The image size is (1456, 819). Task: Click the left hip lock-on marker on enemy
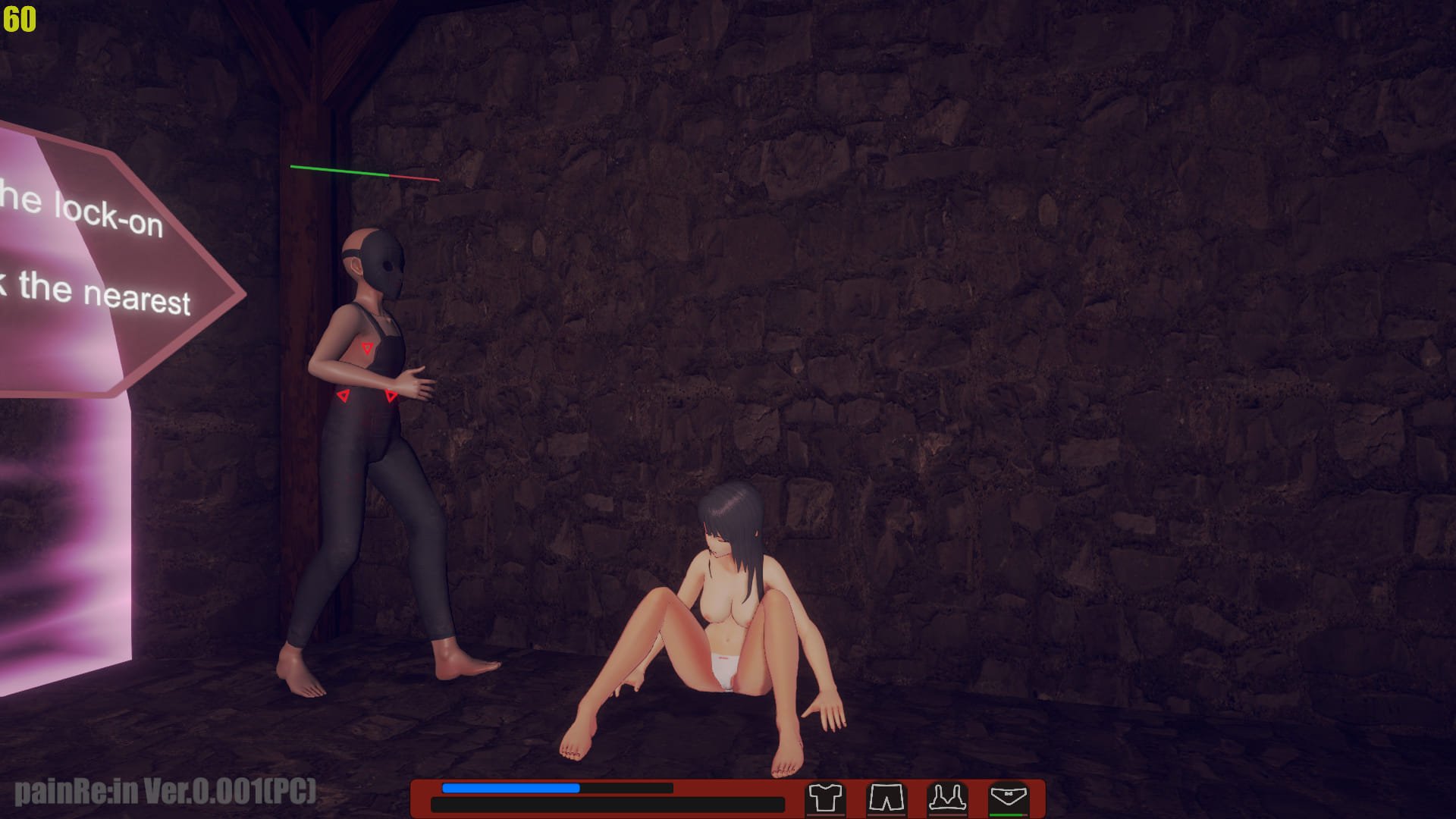click(345, 394)
